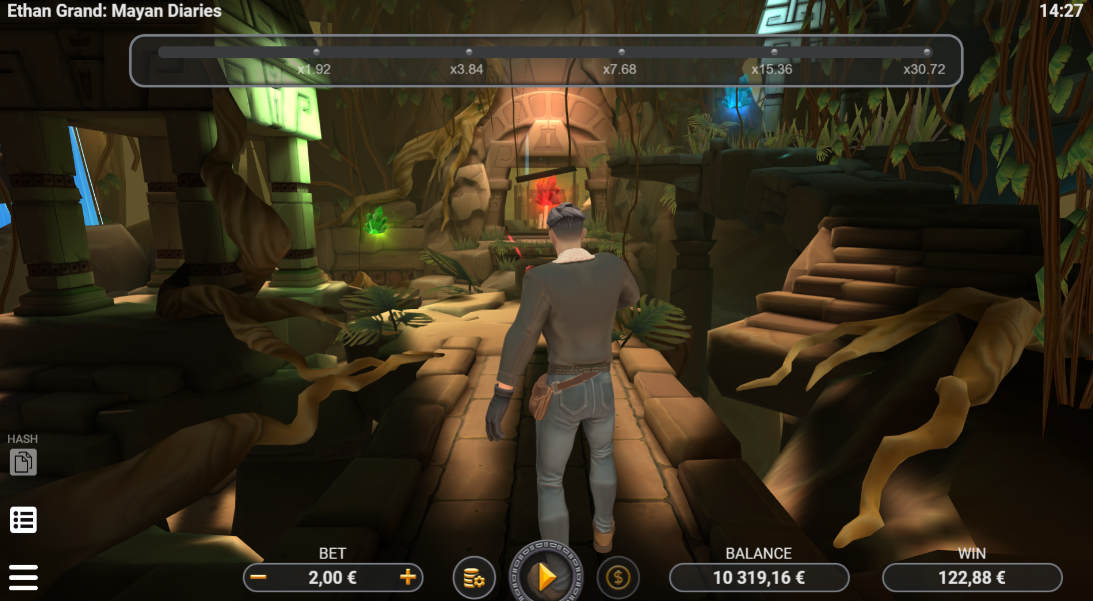The width and height of the screenshot is (1093, 601).
Task: Open the hamburger main menu
Action: tap(23, 577)
